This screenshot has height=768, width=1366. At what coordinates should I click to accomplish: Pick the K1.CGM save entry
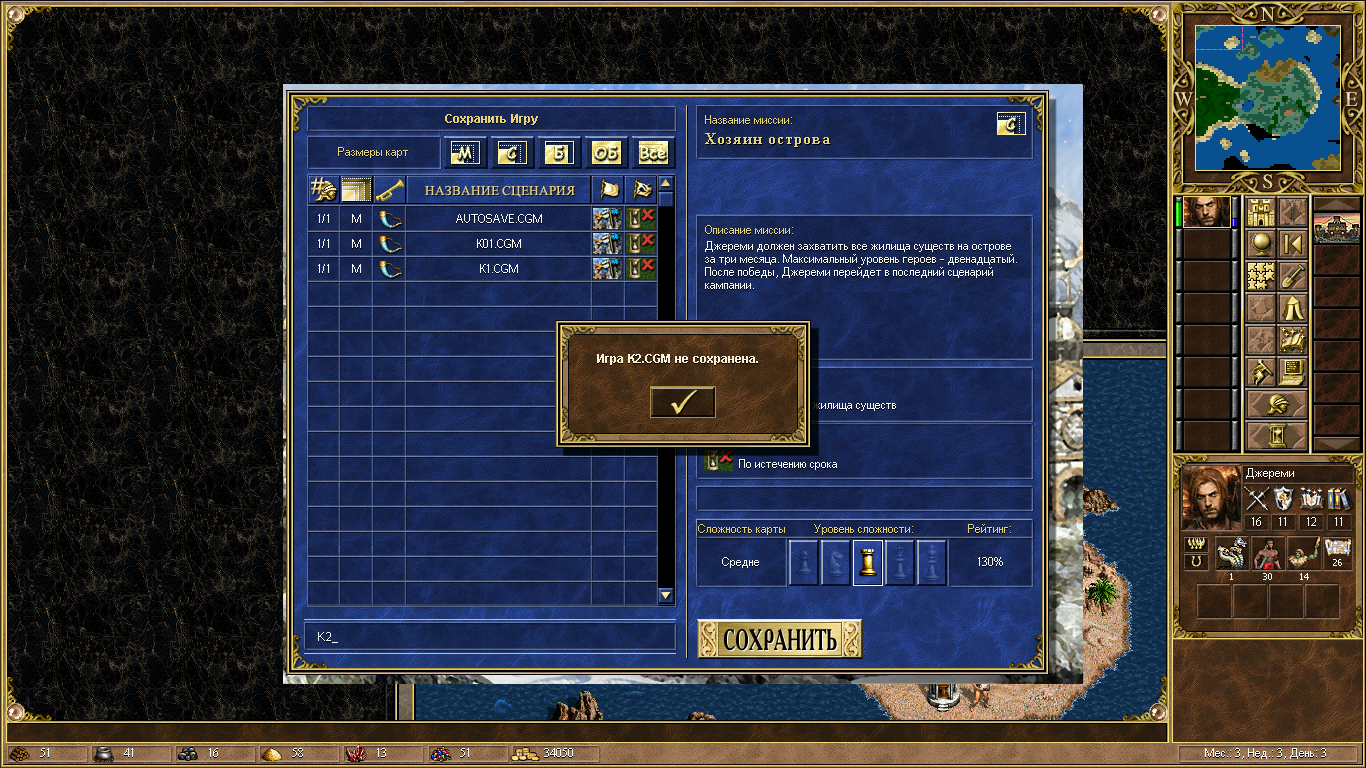point(499,269)
